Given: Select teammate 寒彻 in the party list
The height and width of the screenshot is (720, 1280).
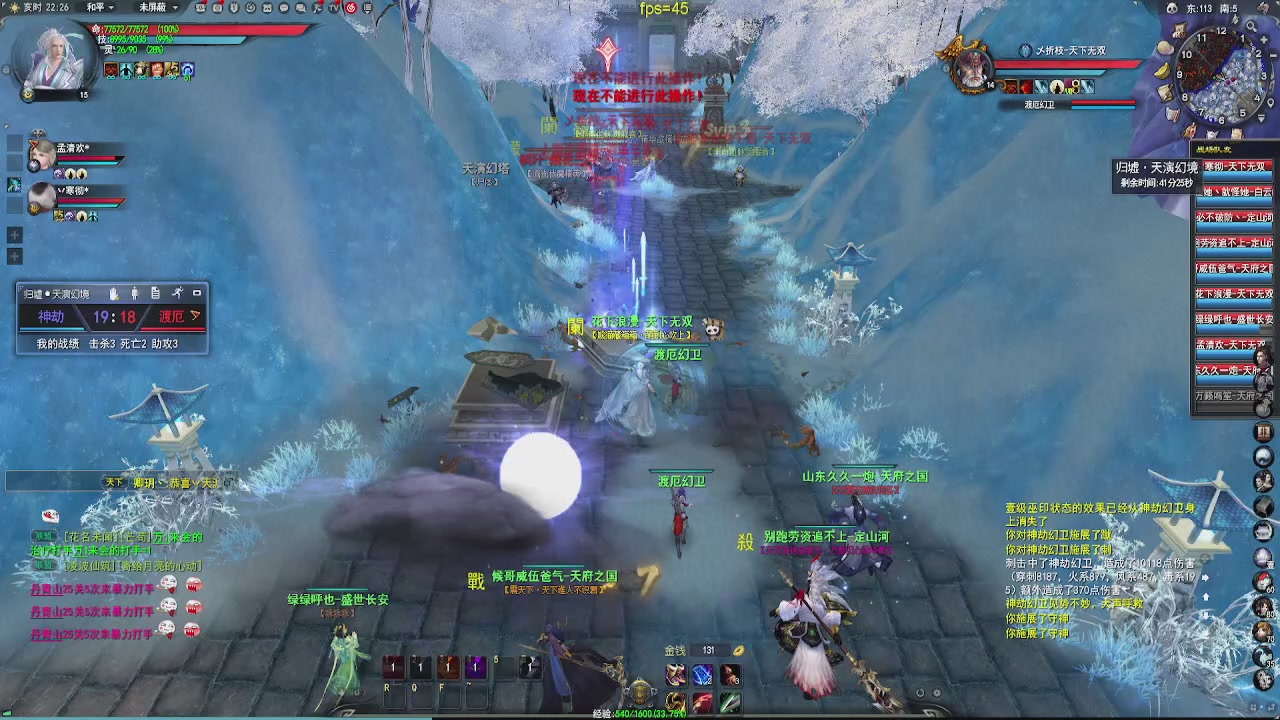Looking at the screenshot, I should [42, 196].
